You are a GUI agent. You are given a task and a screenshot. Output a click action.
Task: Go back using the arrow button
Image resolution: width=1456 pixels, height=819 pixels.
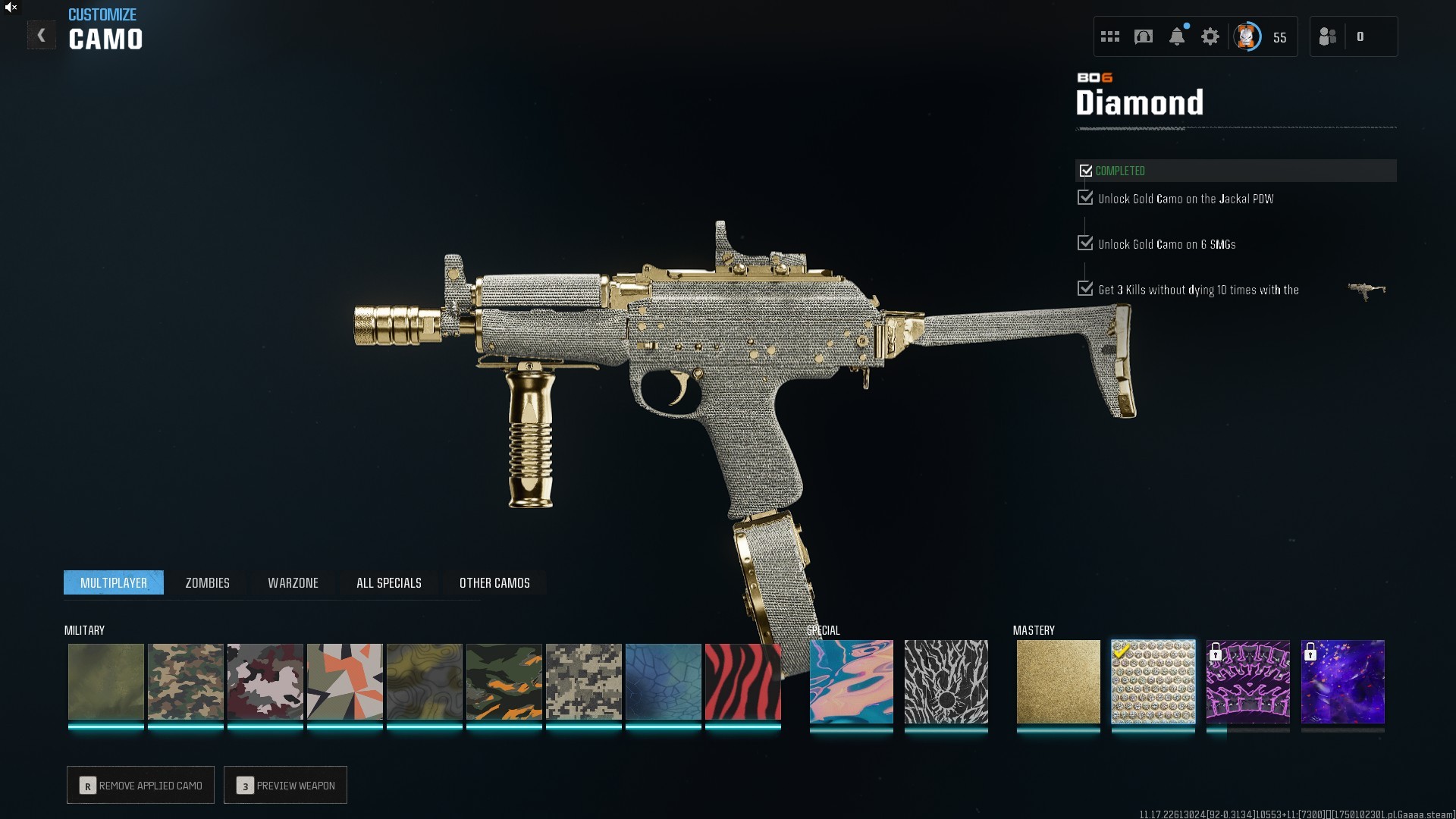pos(41,36)
